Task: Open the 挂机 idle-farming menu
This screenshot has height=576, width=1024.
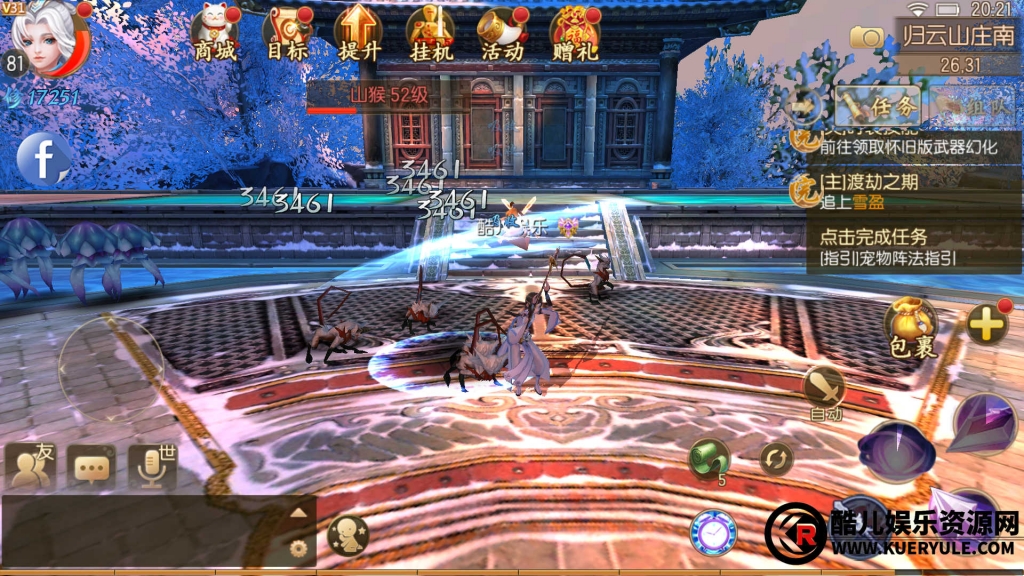Action: (430, 33)
